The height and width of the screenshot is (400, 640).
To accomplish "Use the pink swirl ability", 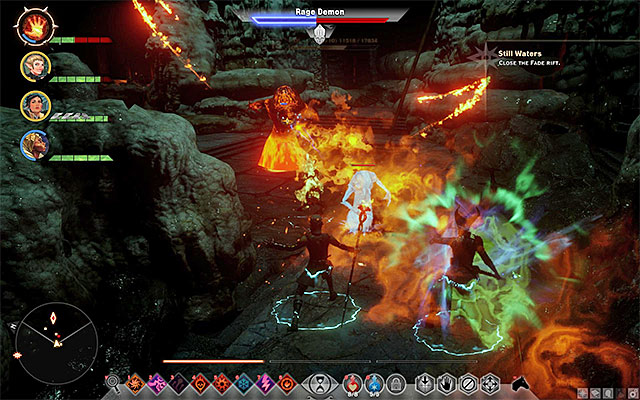I will 156,381.
